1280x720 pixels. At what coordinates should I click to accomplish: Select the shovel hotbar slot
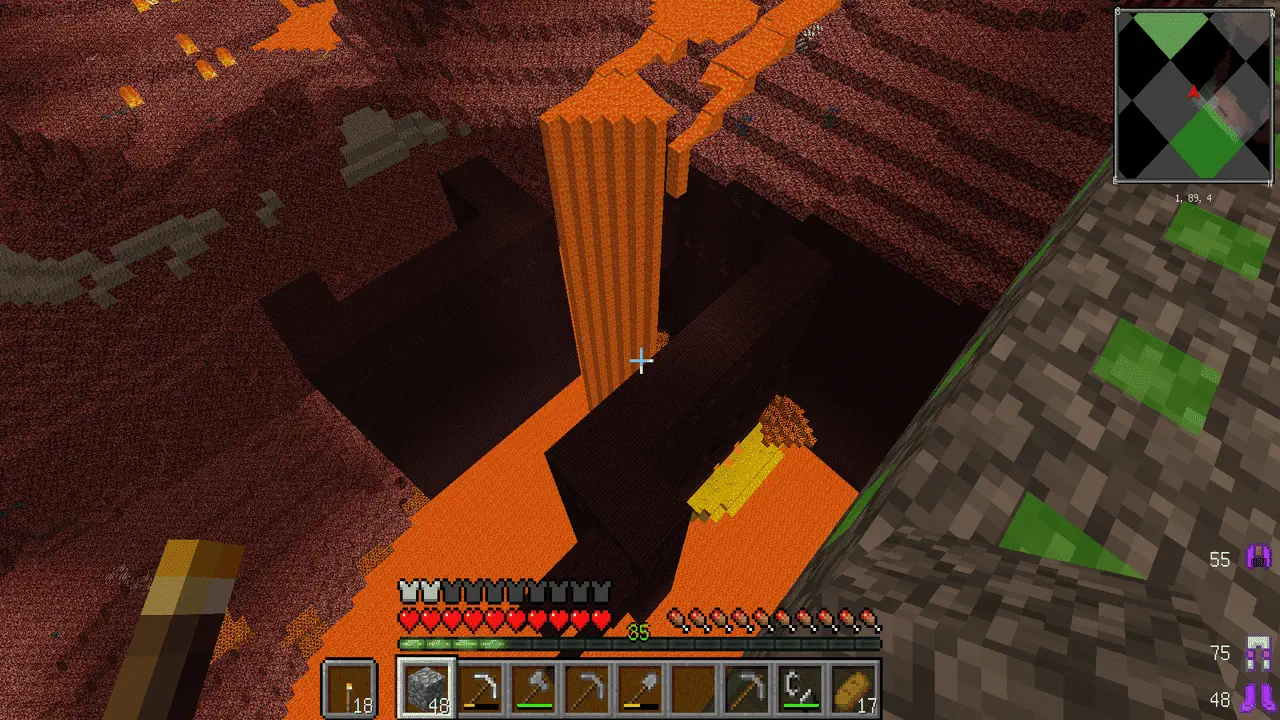(x=640, y=688)
